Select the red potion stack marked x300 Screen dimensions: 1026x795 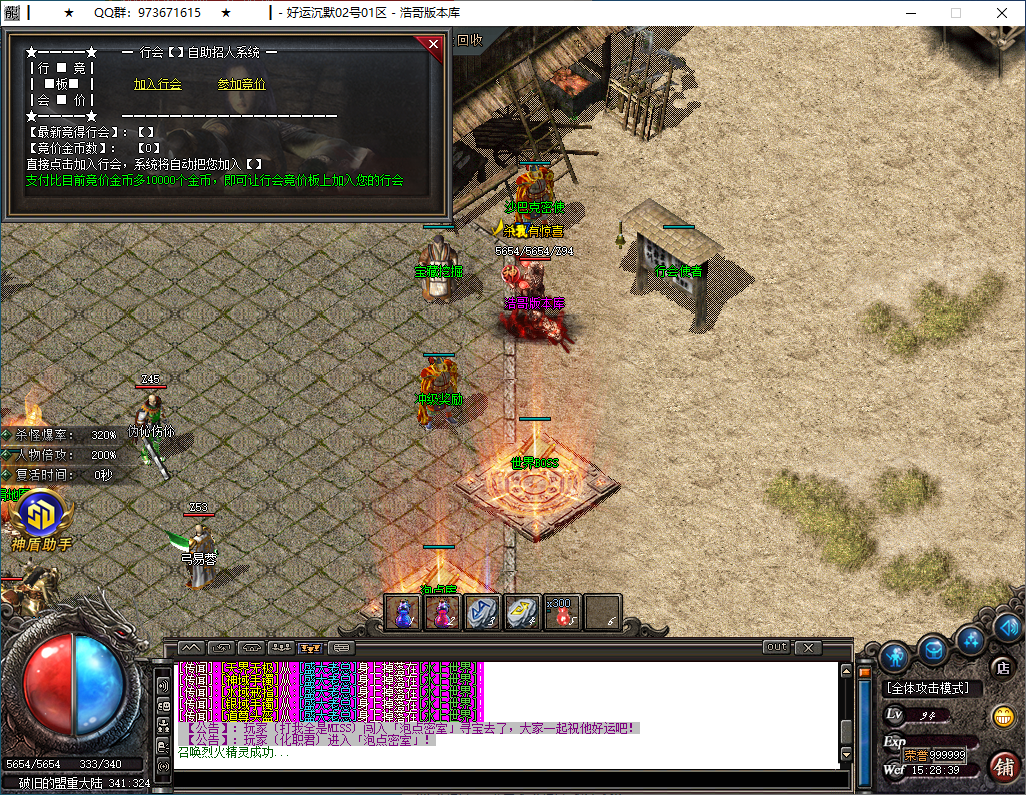[x=562, y=612]
